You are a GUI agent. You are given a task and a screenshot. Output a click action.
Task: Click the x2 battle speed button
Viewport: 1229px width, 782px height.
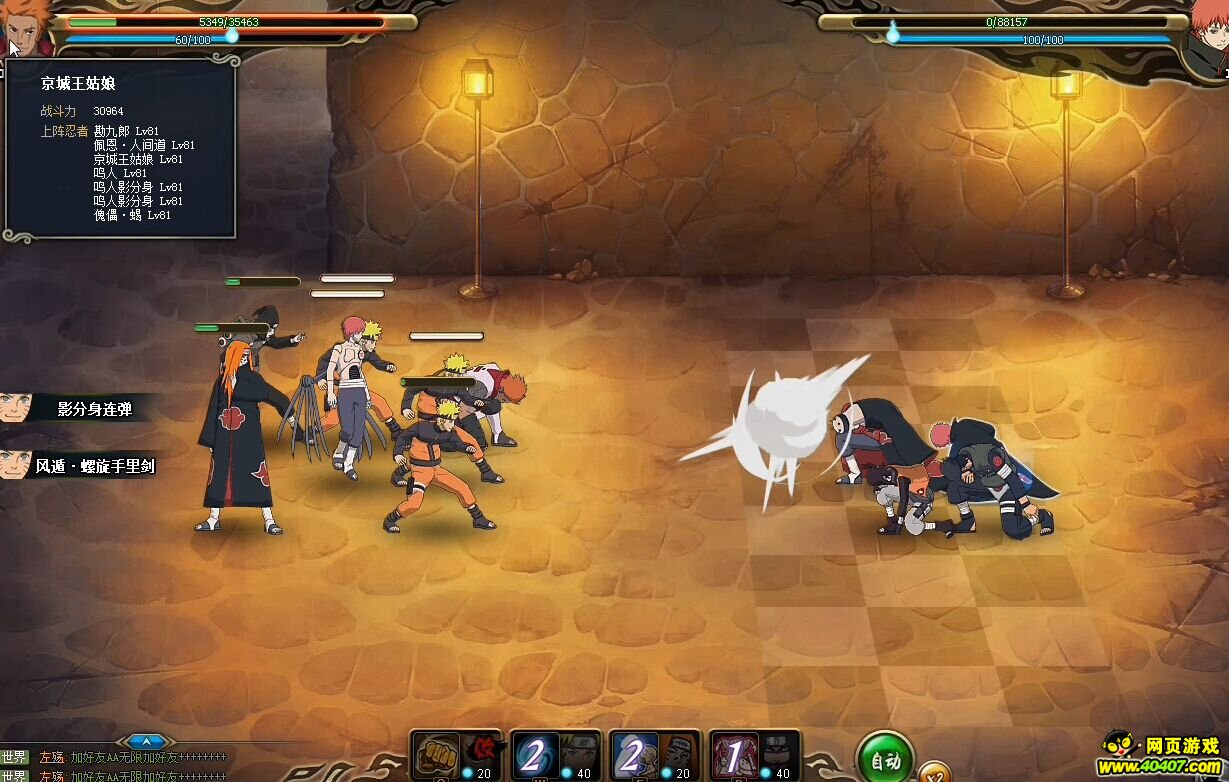click(934, 773)
